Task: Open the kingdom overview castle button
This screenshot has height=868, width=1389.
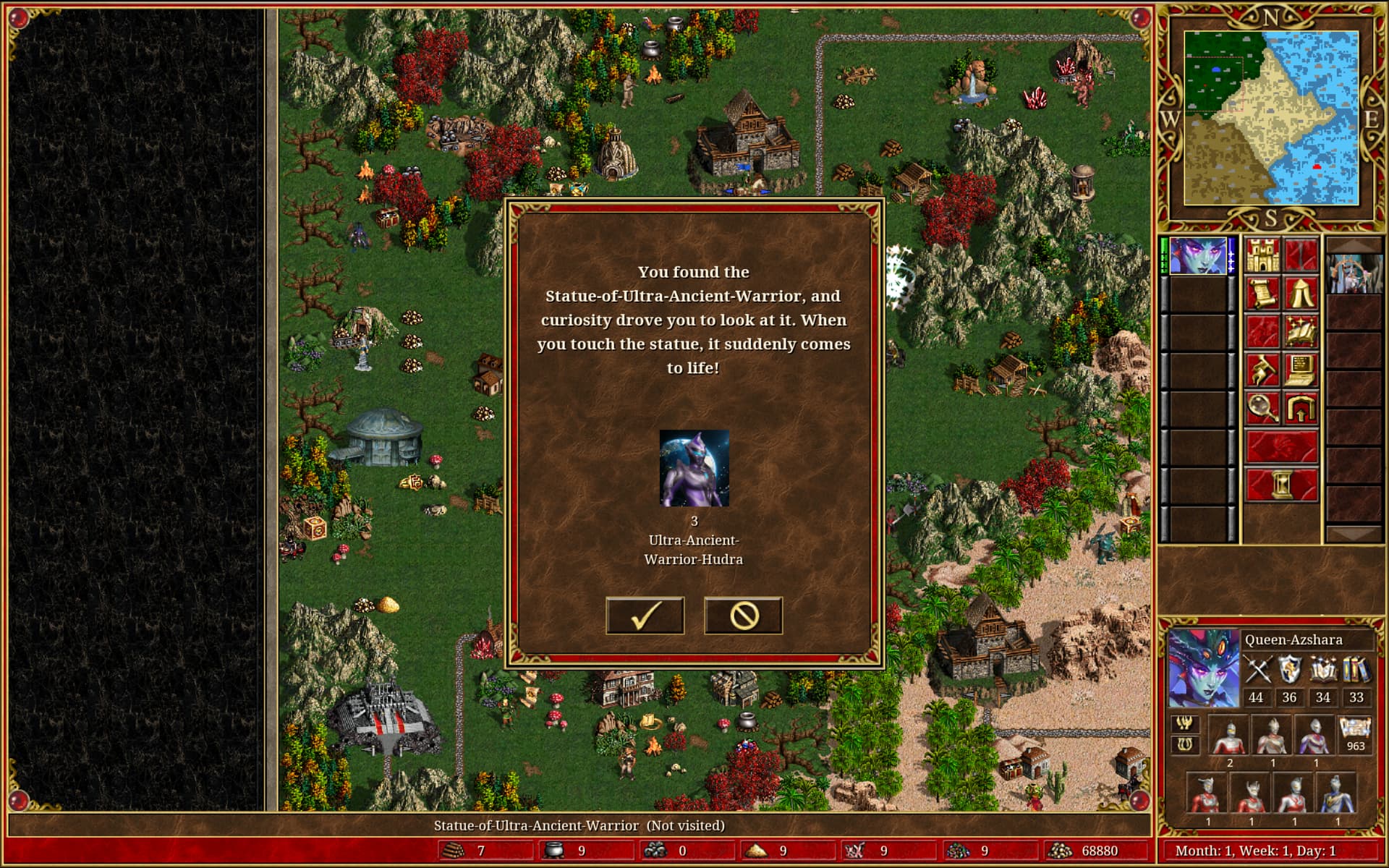Action: point(1262,255)
